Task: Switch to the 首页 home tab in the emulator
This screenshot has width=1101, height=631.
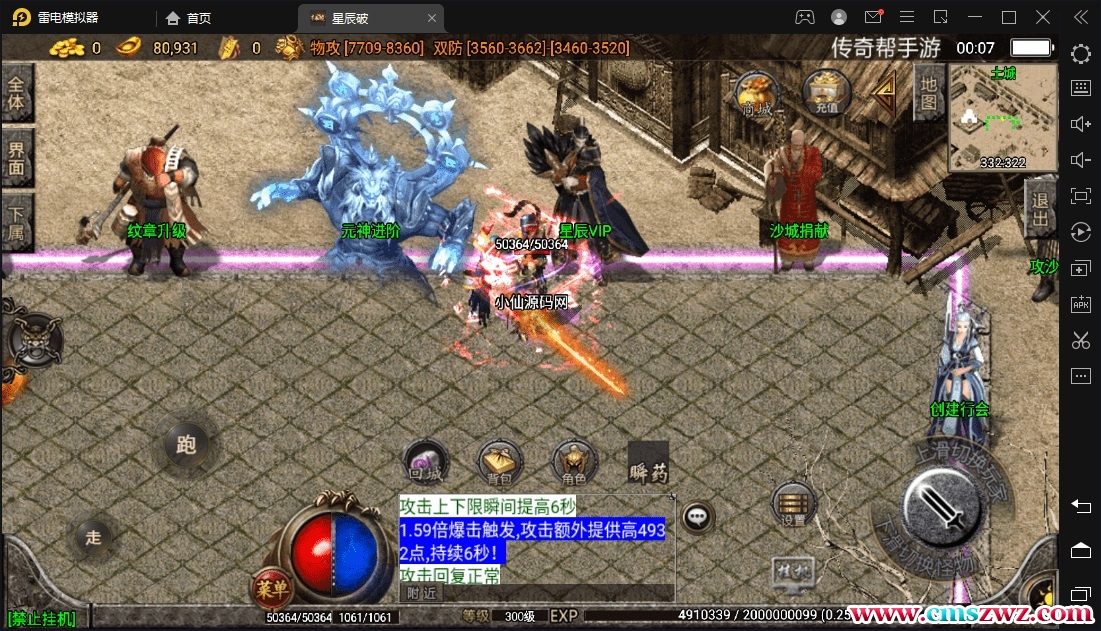Action: coord(189,17)
